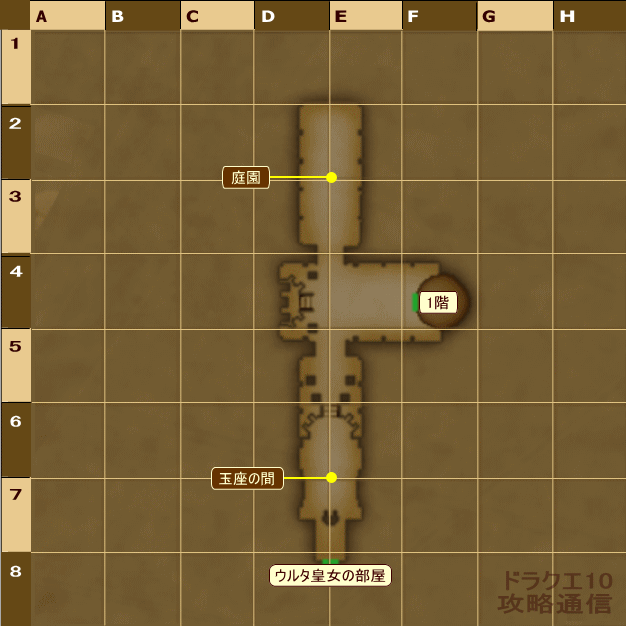The height and width of the screenshot is (626, 626).
Task: Select the 庭園 map label
Action: [246, 178]
